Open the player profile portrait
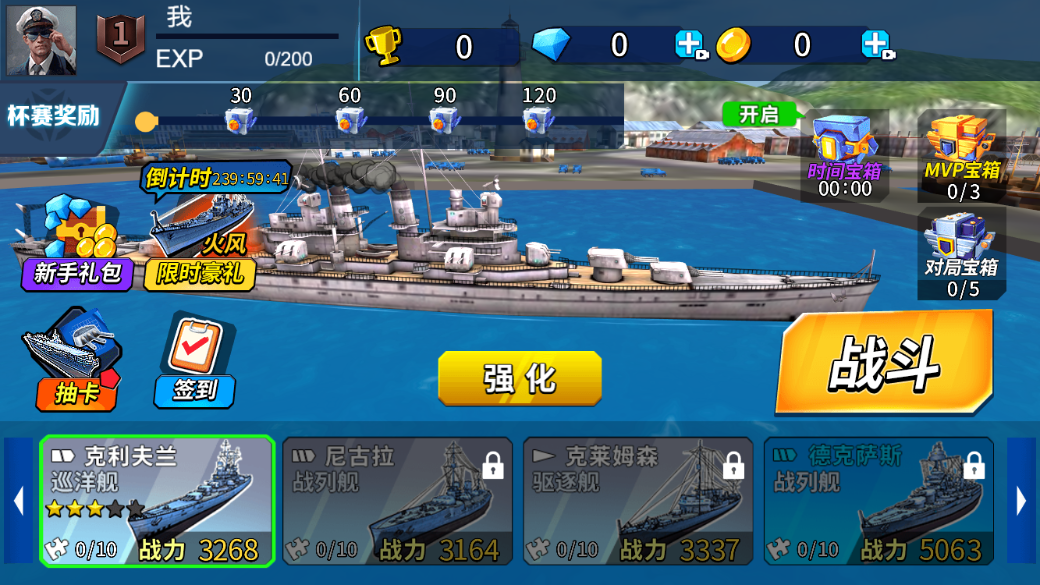 point(41,40)
